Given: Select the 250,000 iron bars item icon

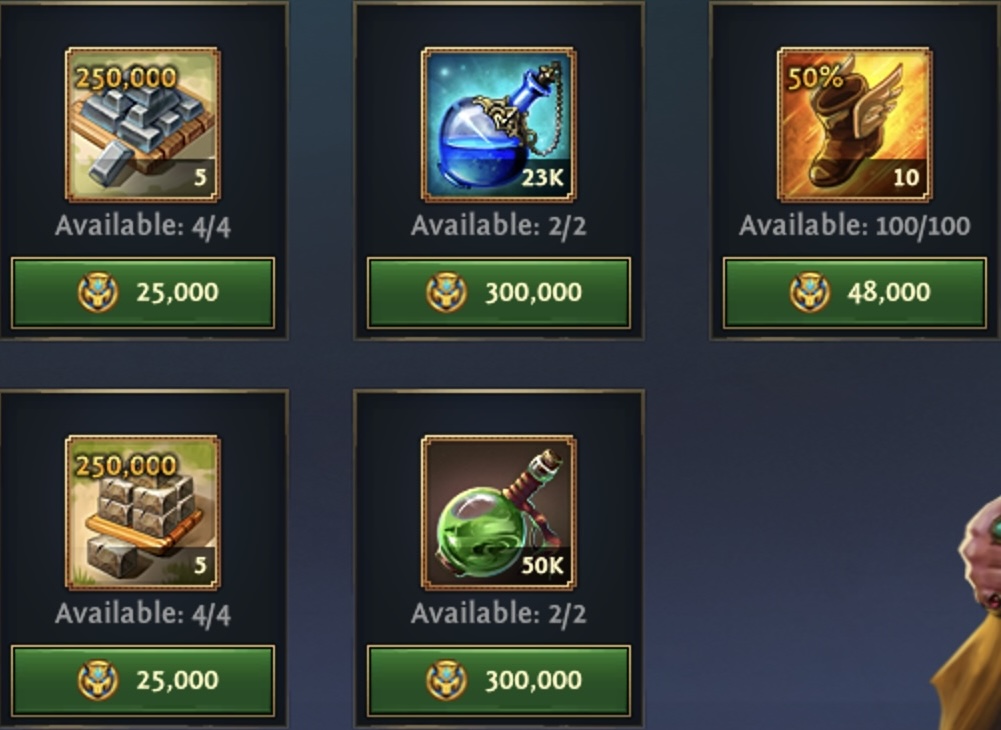Looking at the screenshot, I should click(x=143, y=124).
